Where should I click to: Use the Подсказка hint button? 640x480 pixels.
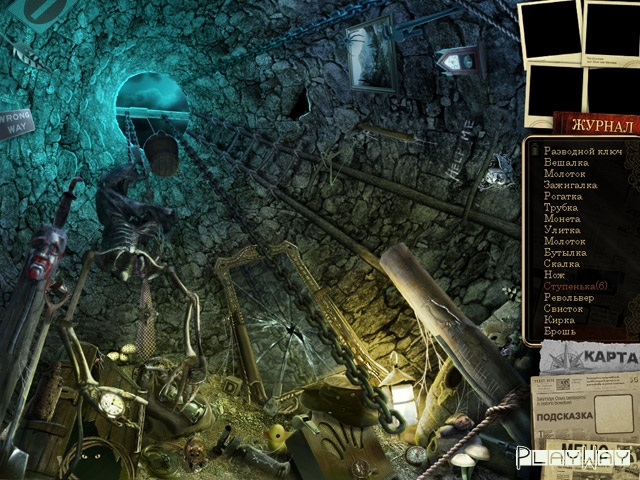(568, 415)
